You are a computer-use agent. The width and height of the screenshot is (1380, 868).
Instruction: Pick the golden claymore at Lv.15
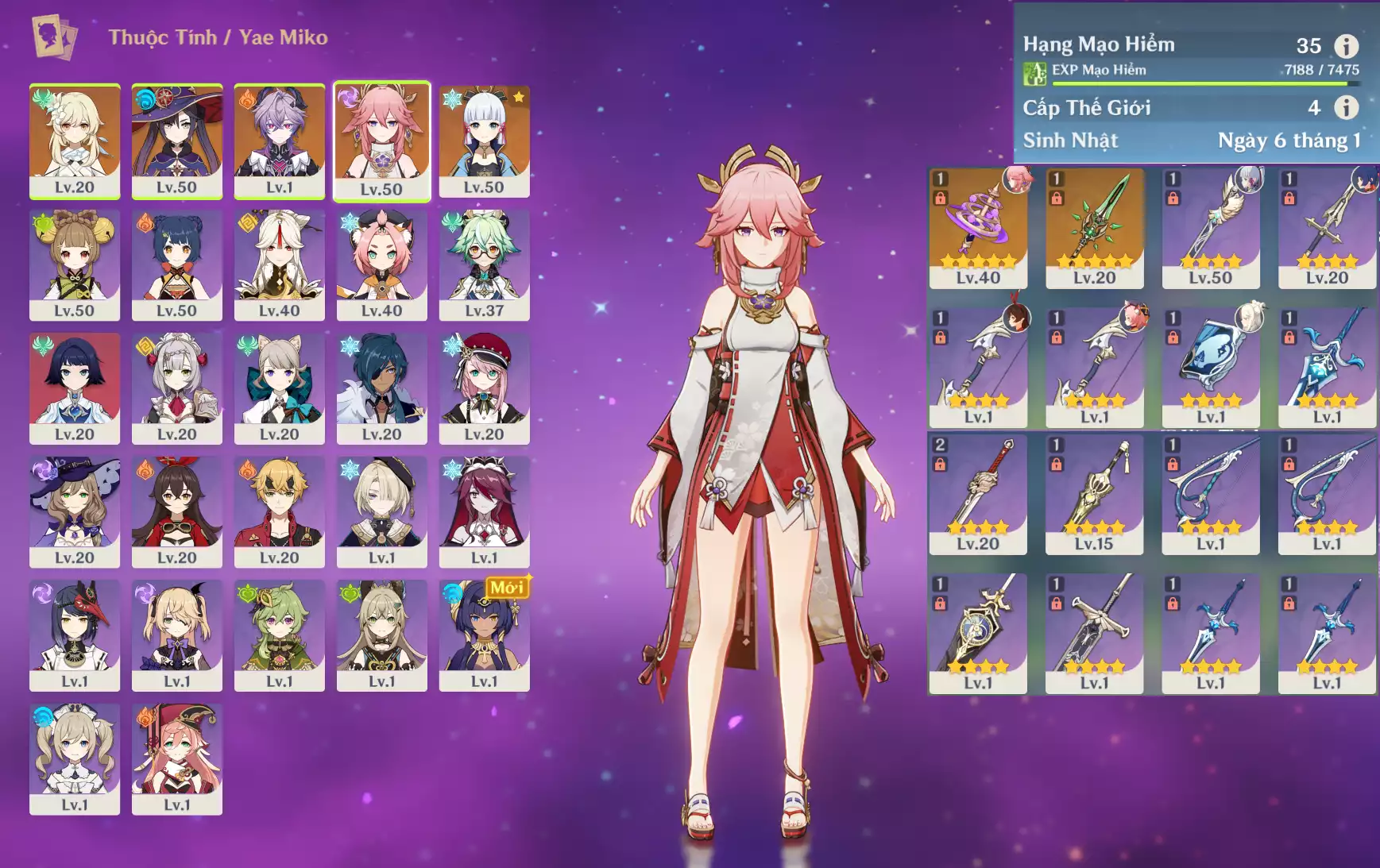tap(1094, 493)
